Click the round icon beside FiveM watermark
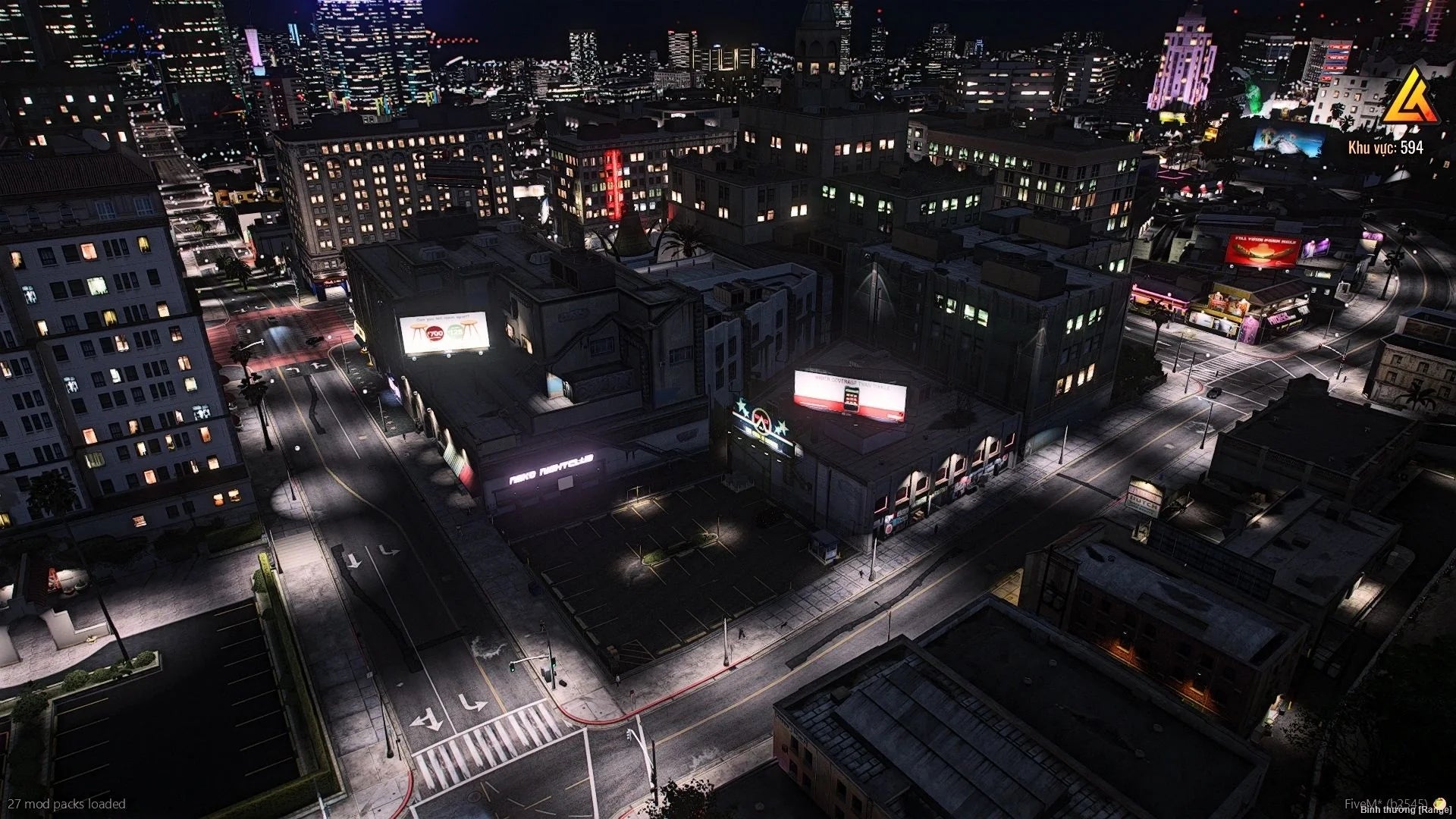Screen dimensions: 1456x819 tap(1440, 802)
